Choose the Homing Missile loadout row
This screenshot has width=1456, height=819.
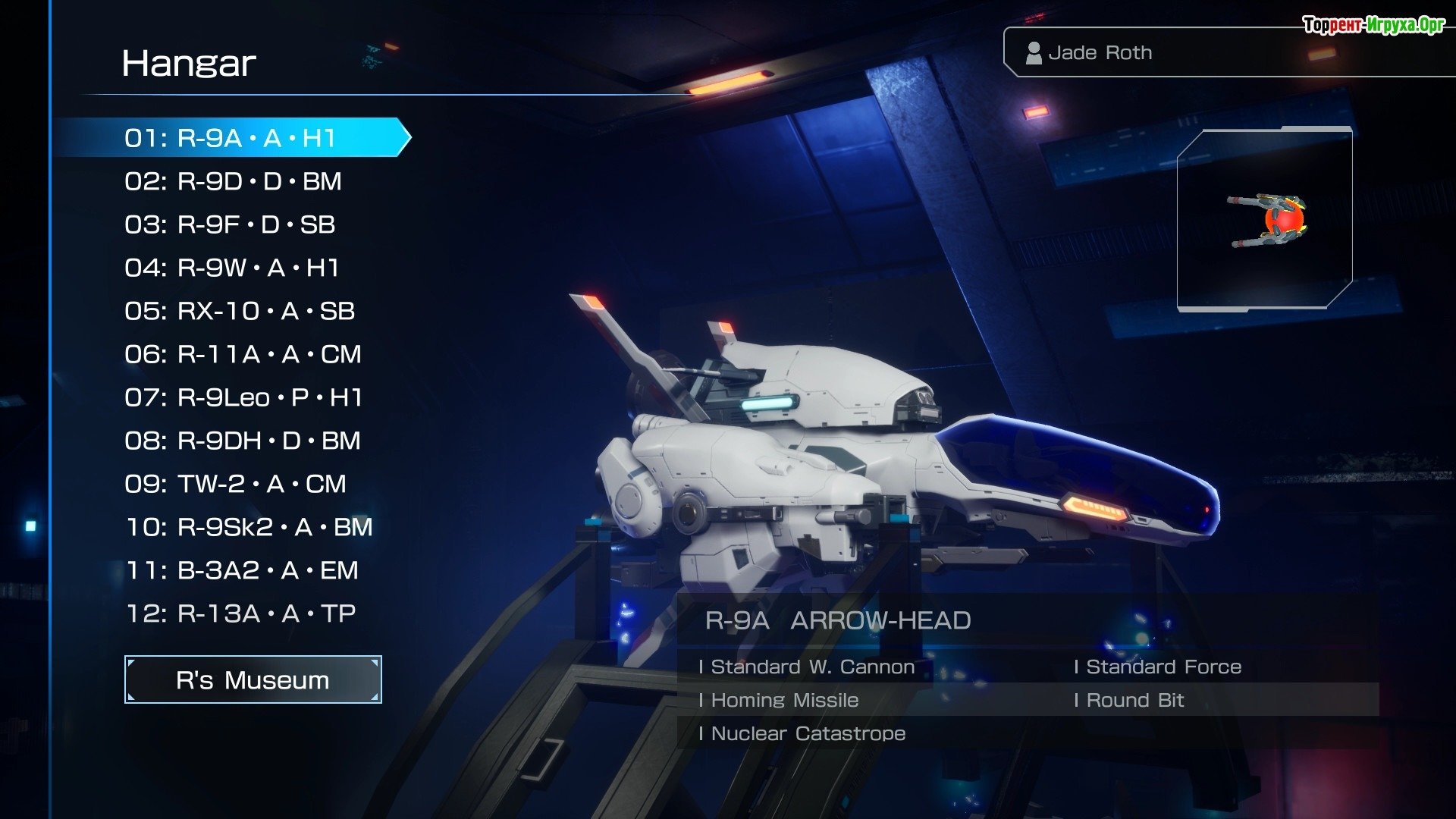point(785,700)
